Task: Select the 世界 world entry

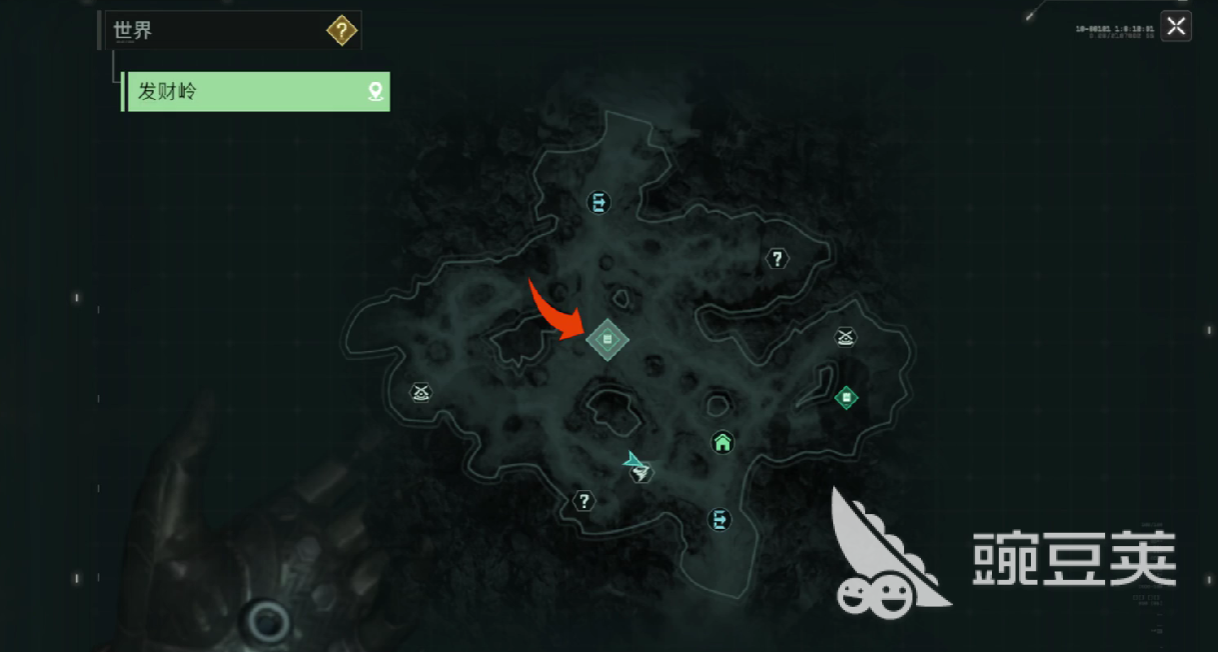Action: (x=133, y=31)
